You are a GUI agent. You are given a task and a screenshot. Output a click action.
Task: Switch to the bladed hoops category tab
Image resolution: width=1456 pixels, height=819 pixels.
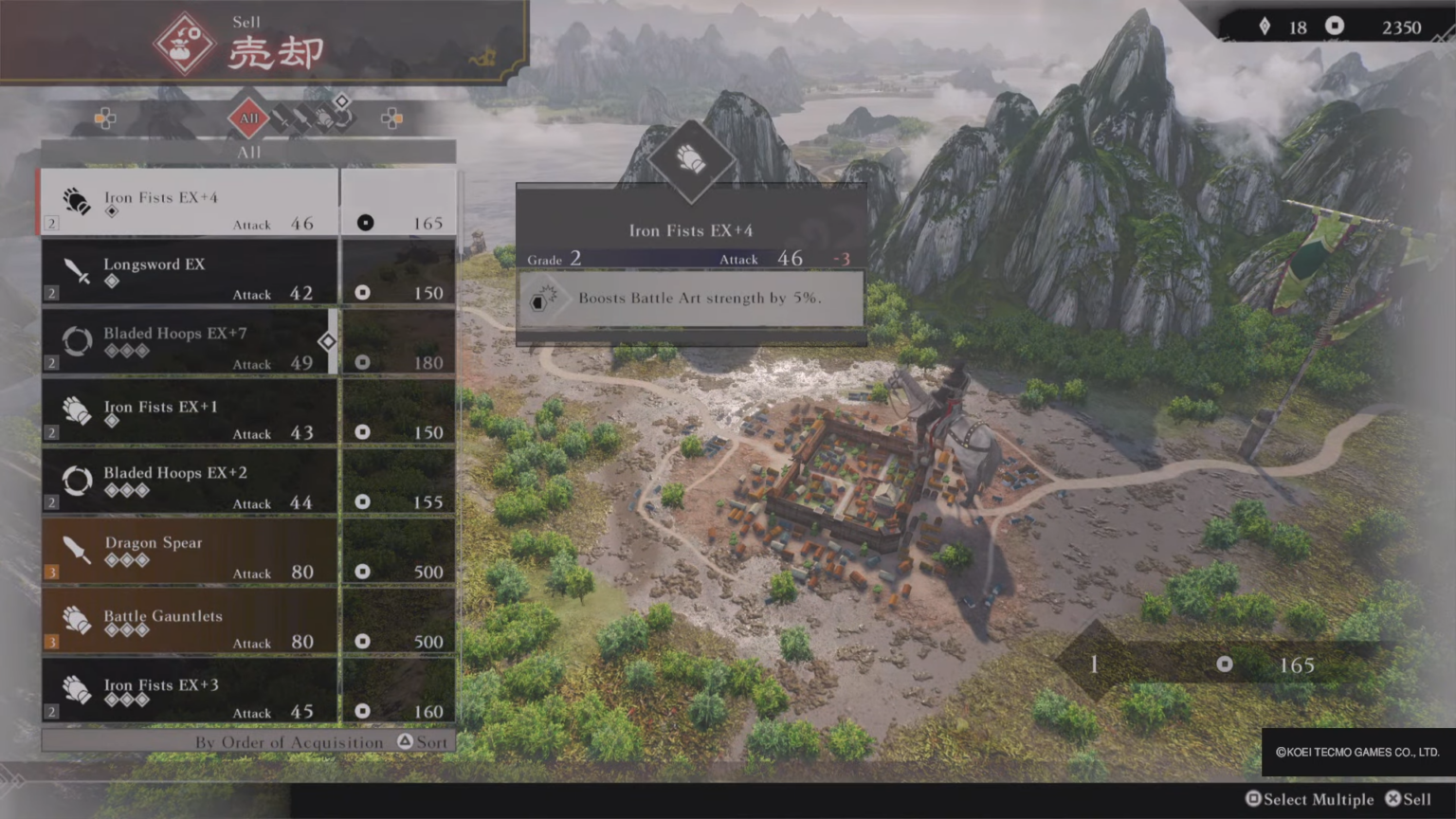click(x=343, y=118)
